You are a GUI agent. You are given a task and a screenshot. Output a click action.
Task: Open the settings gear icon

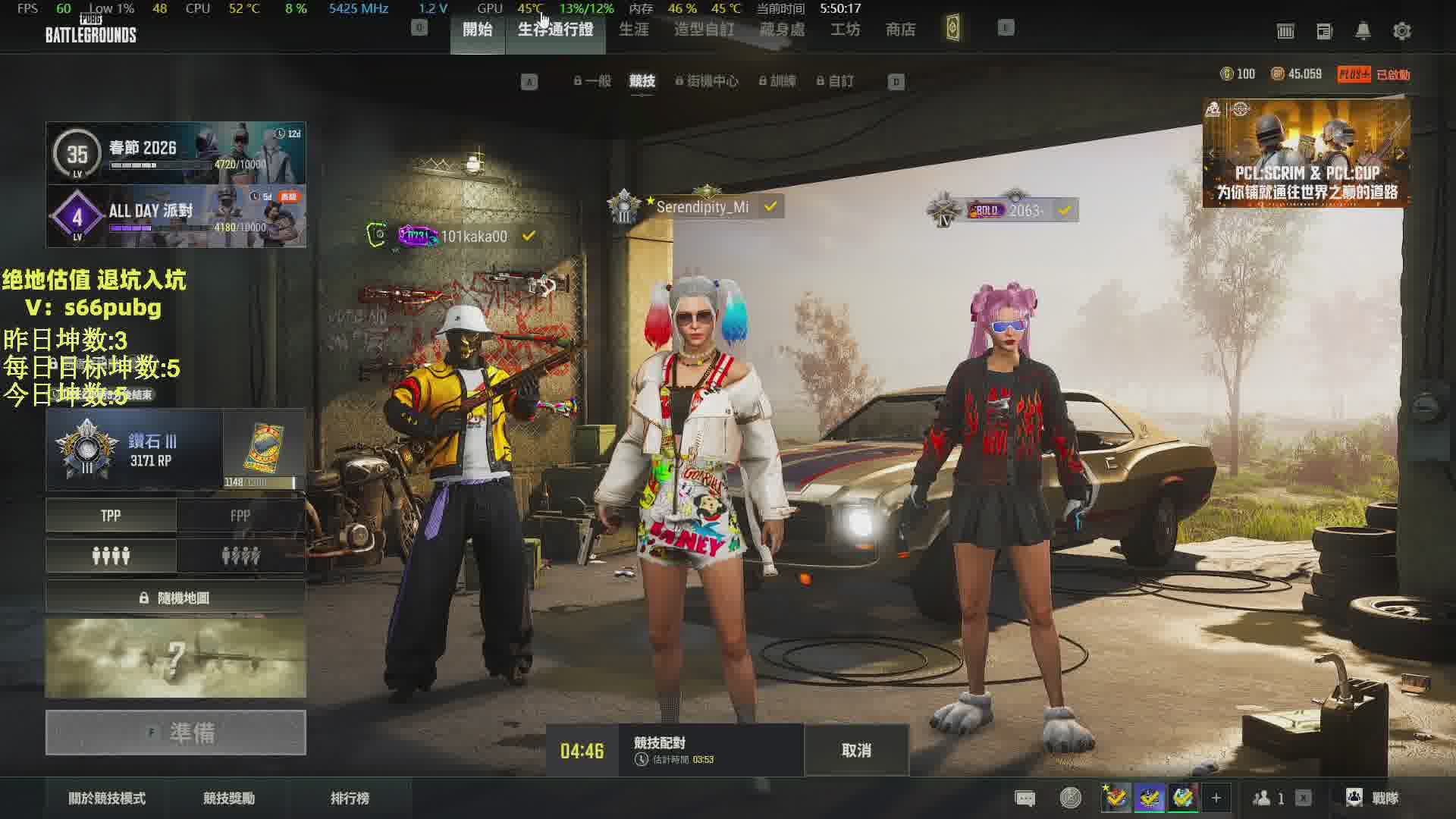click(x=1401, y=31)
